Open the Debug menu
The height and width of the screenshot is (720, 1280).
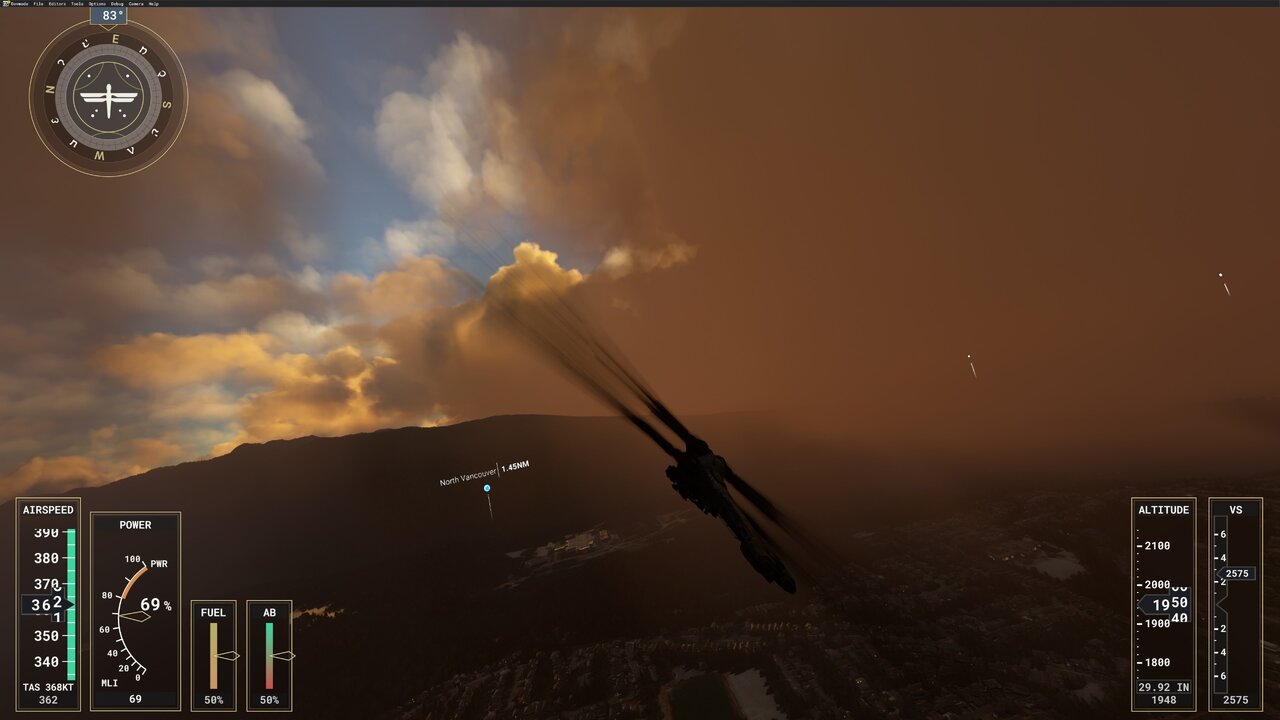117,4
